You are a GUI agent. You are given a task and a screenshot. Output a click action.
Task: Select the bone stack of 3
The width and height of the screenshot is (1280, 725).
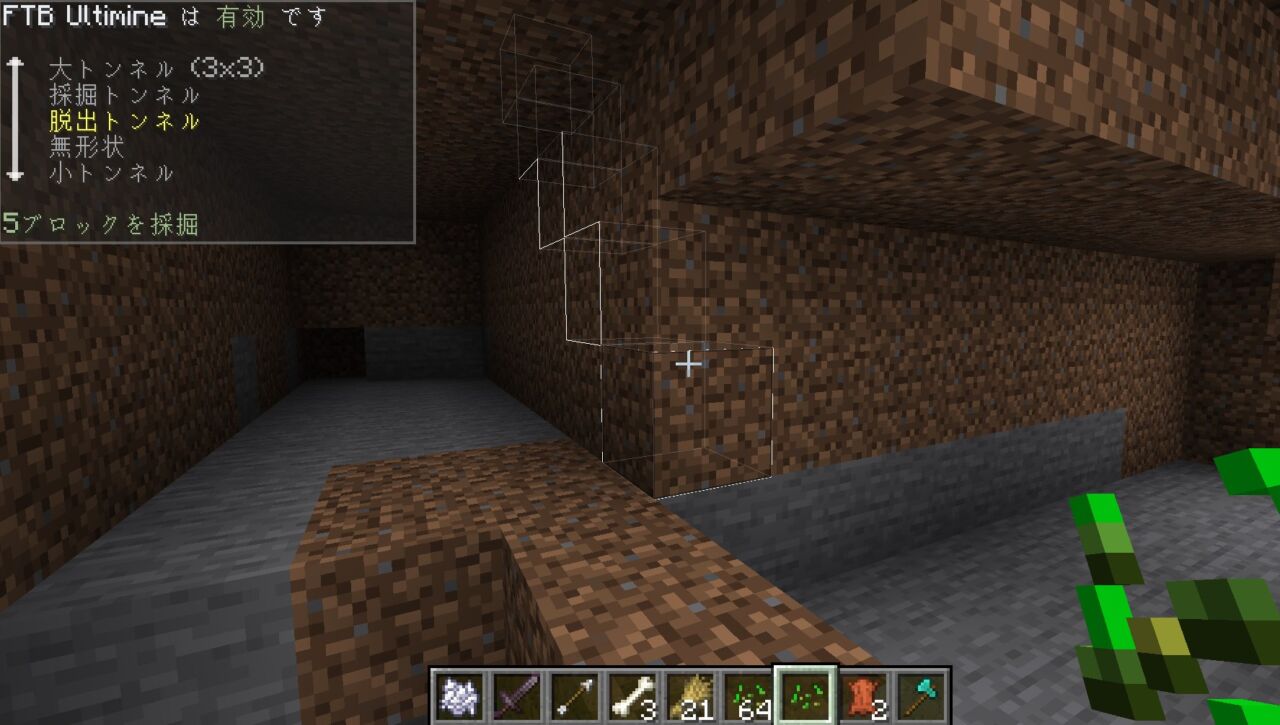pos(633,694)
